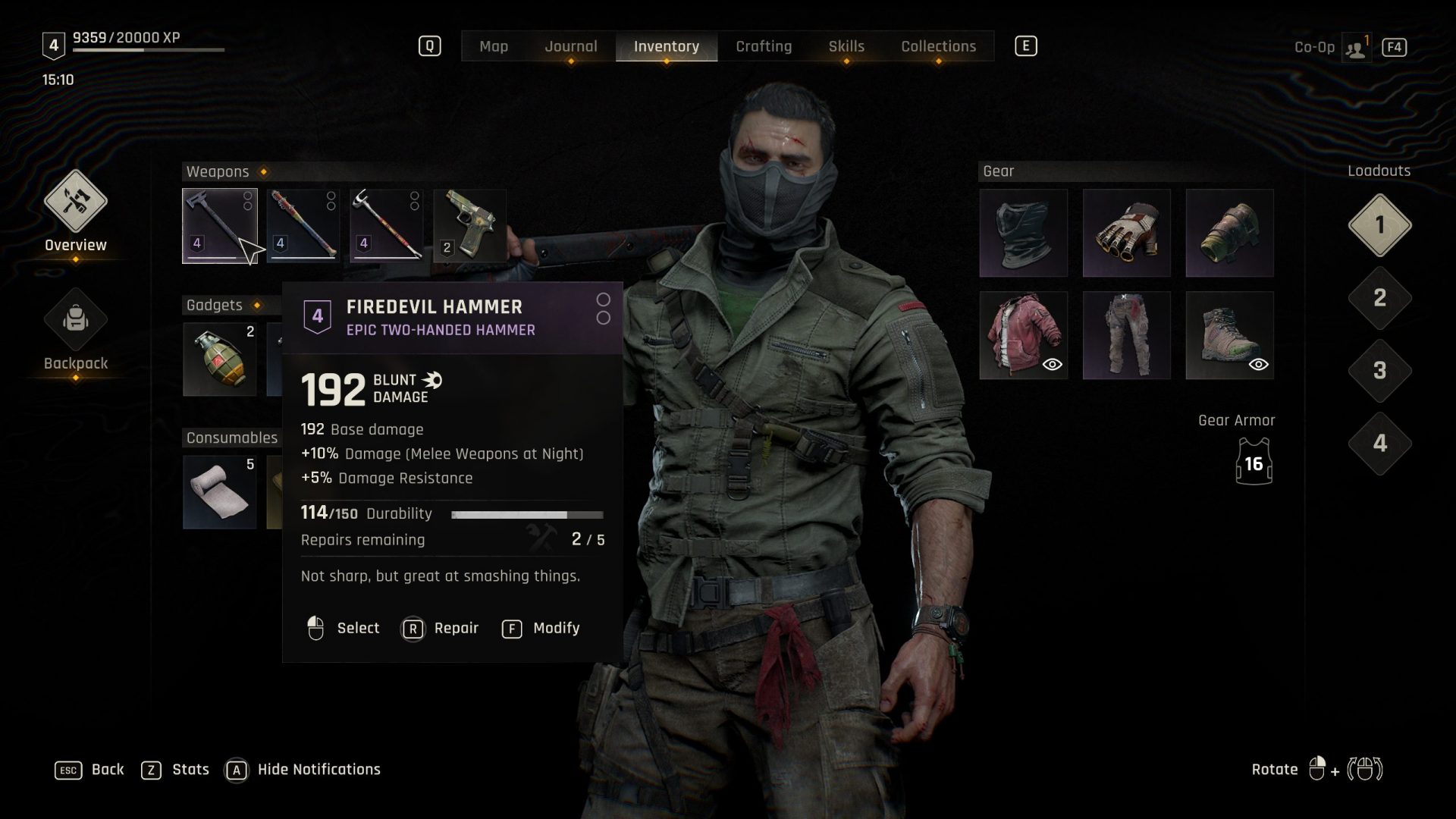The image size is (1456, 819).
Task: Switch to the Crafting tab
Action: click(x=764, y=46)
